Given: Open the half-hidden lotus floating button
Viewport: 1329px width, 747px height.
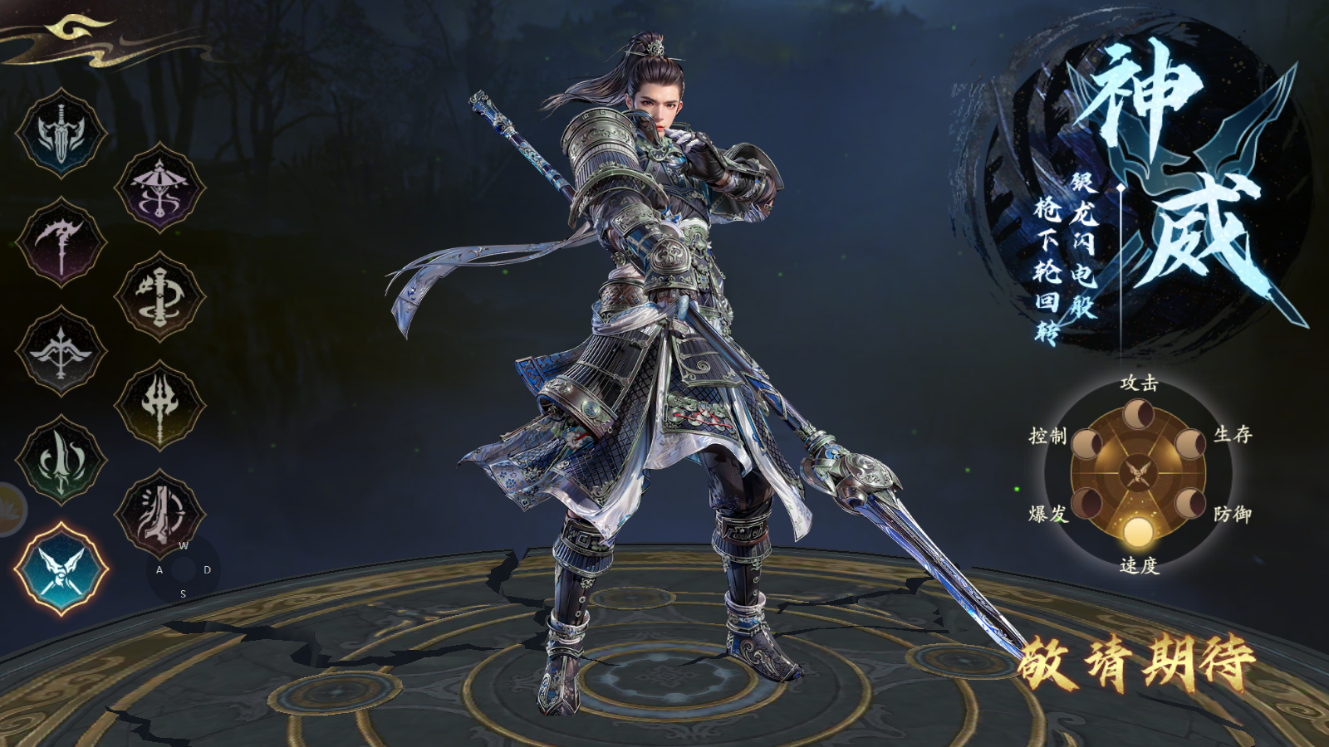Looking at the screenshot, I should tap(10, 509).
